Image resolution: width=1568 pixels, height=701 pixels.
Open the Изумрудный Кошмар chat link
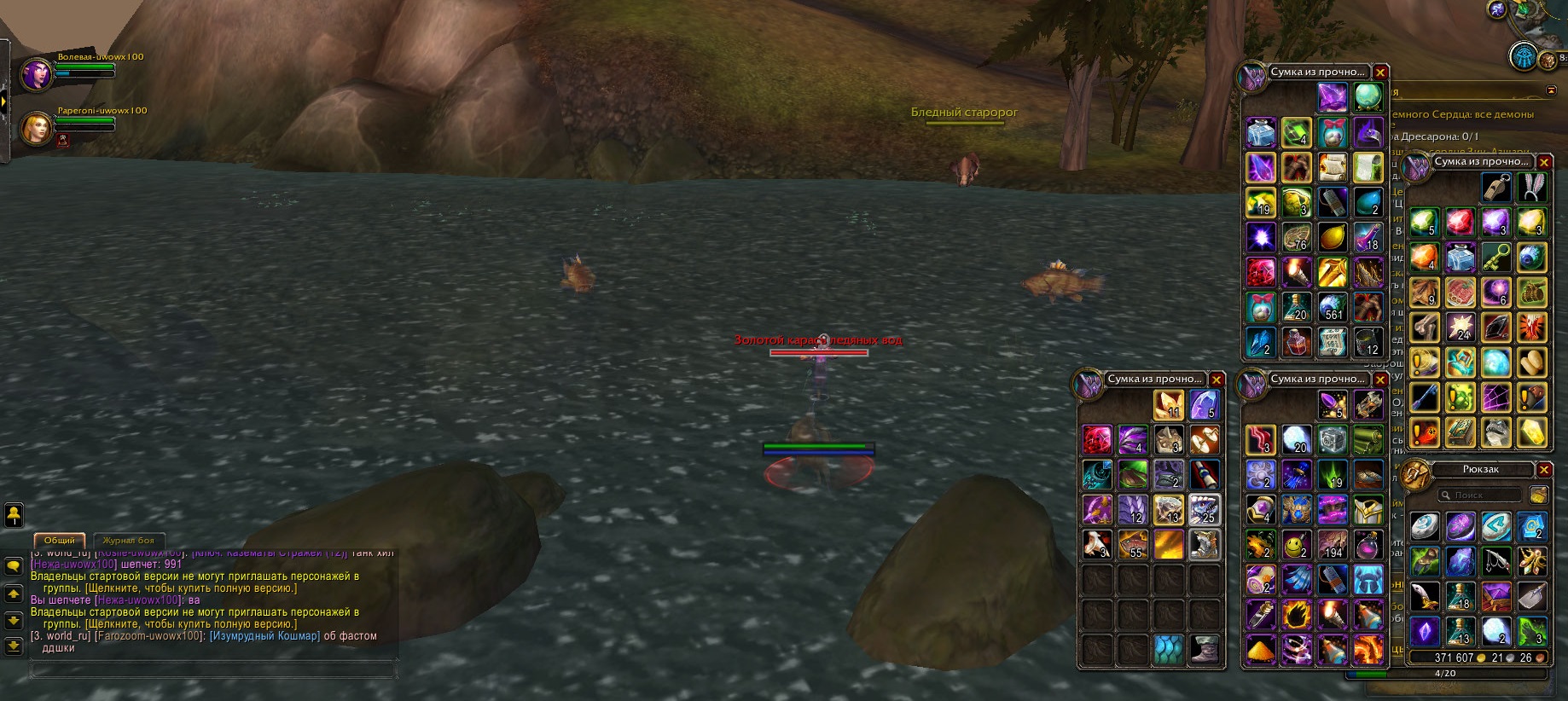264,636
